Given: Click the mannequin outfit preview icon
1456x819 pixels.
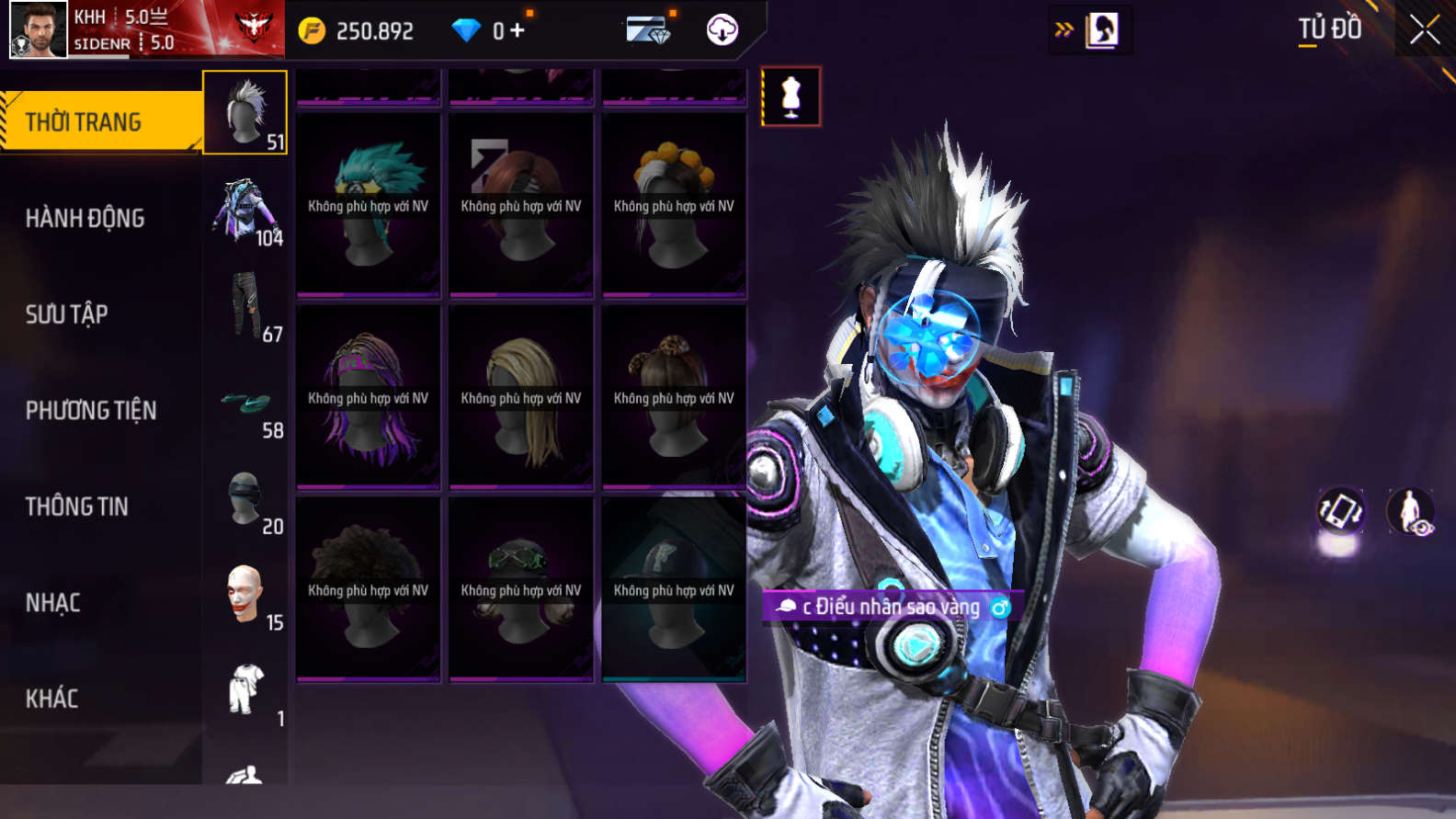Looking at the screenshot, I should click(x=791, y=97).
